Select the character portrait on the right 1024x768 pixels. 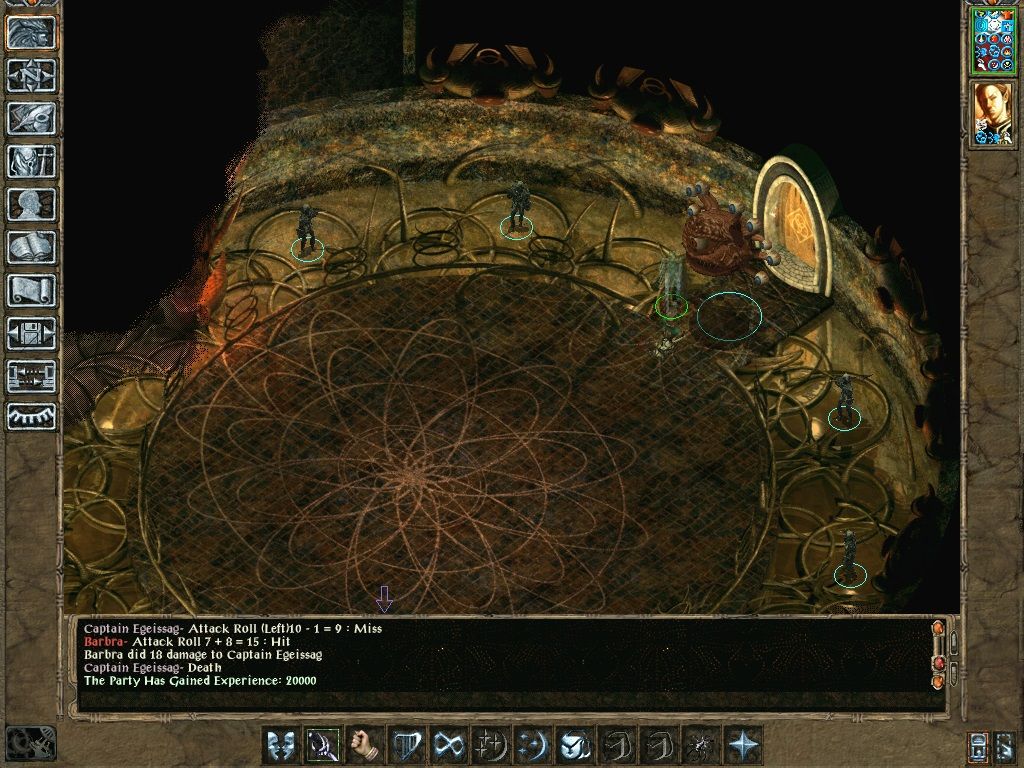[x=993, y=112]
